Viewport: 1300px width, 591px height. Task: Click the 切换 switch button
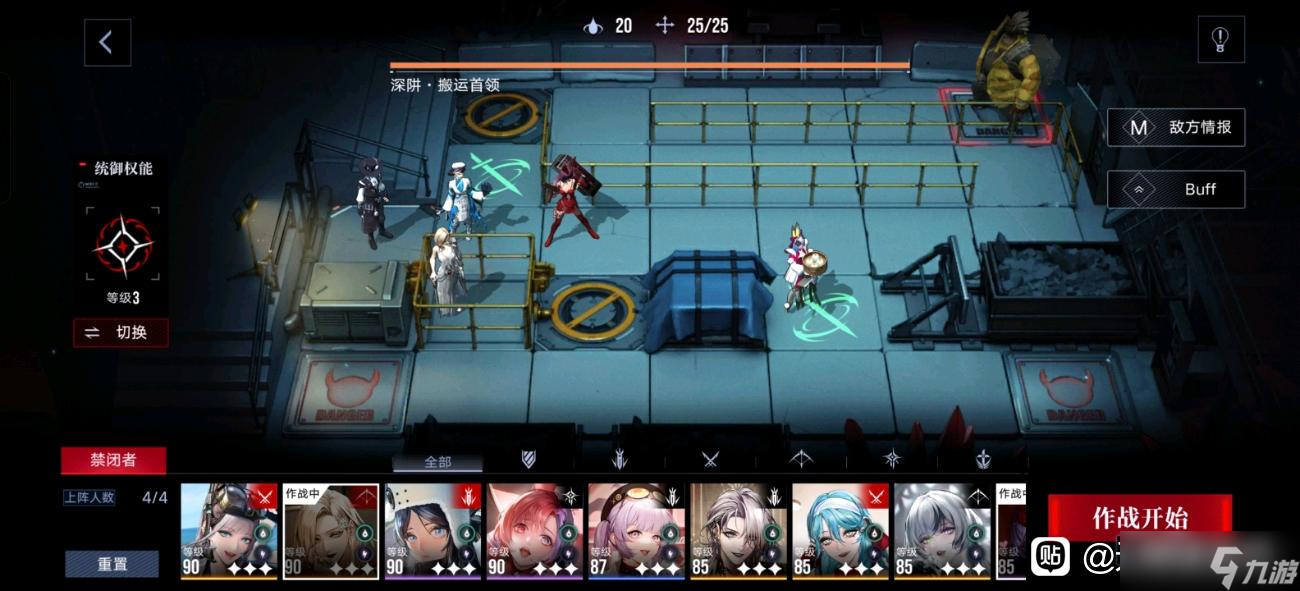(x=121, y=333)
